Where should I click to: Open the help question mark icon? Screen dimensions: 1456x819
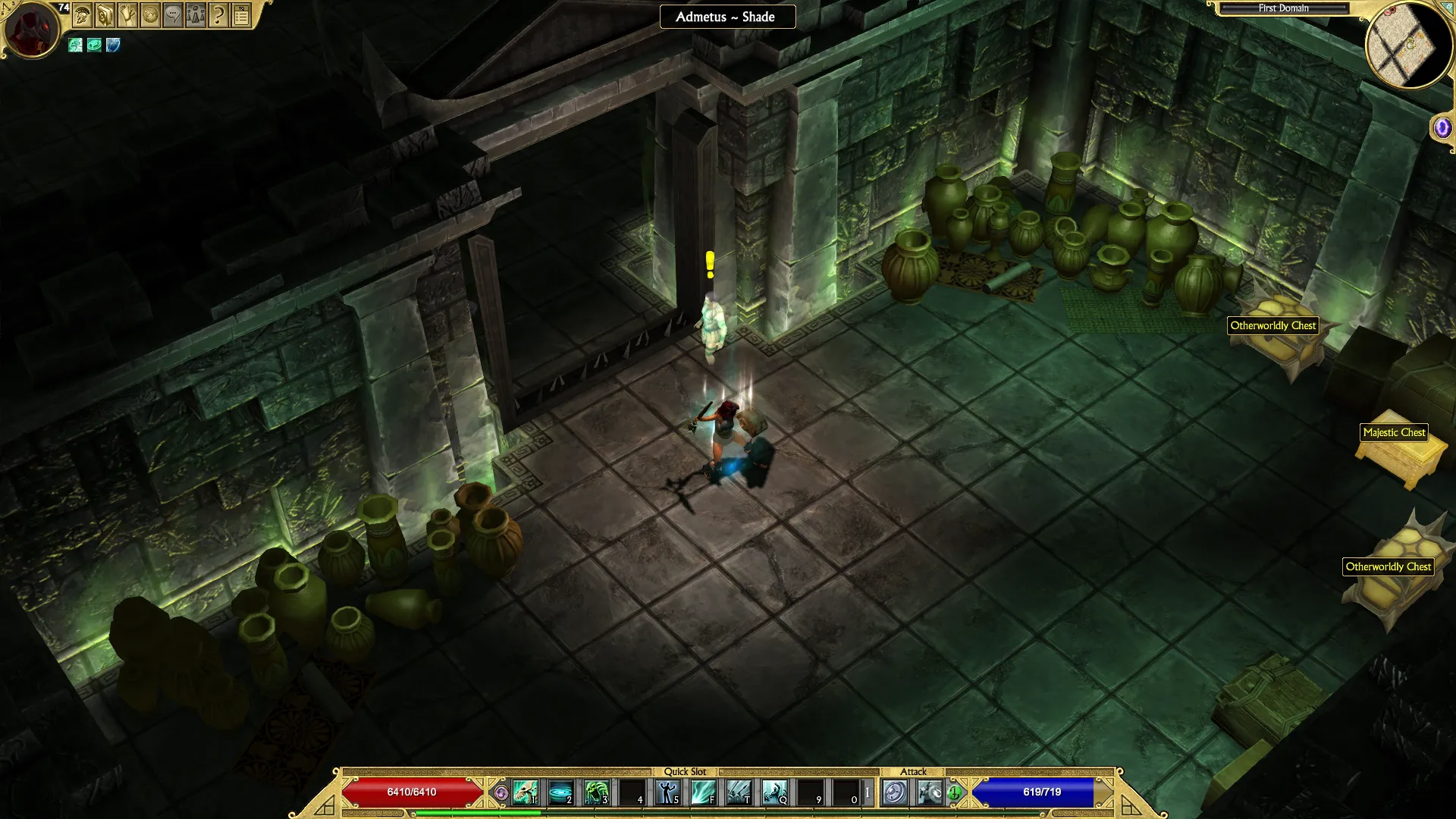click(218, 15)
